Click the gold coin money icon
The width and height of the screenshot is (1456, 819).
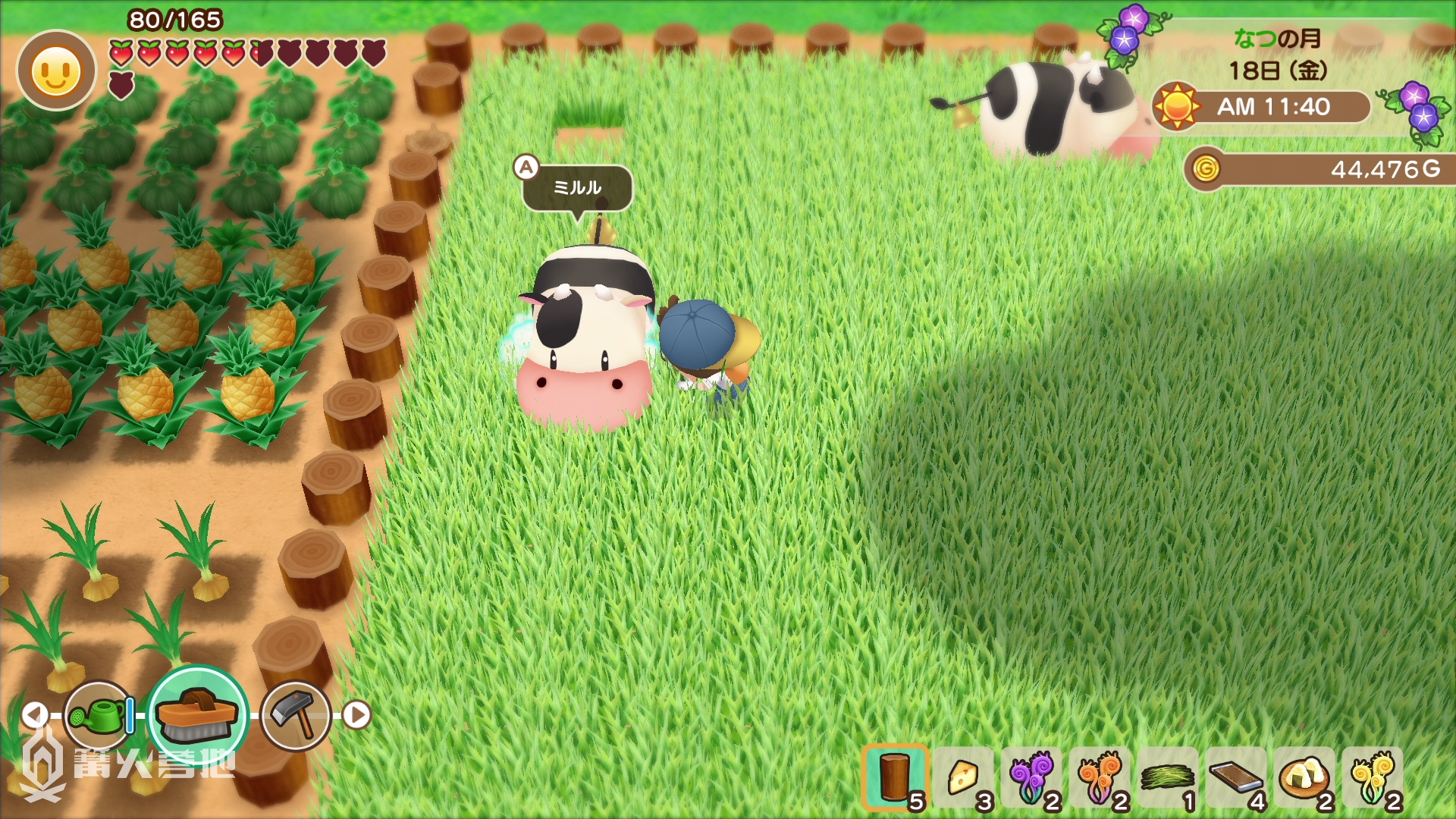click(x=1206, y=168)
